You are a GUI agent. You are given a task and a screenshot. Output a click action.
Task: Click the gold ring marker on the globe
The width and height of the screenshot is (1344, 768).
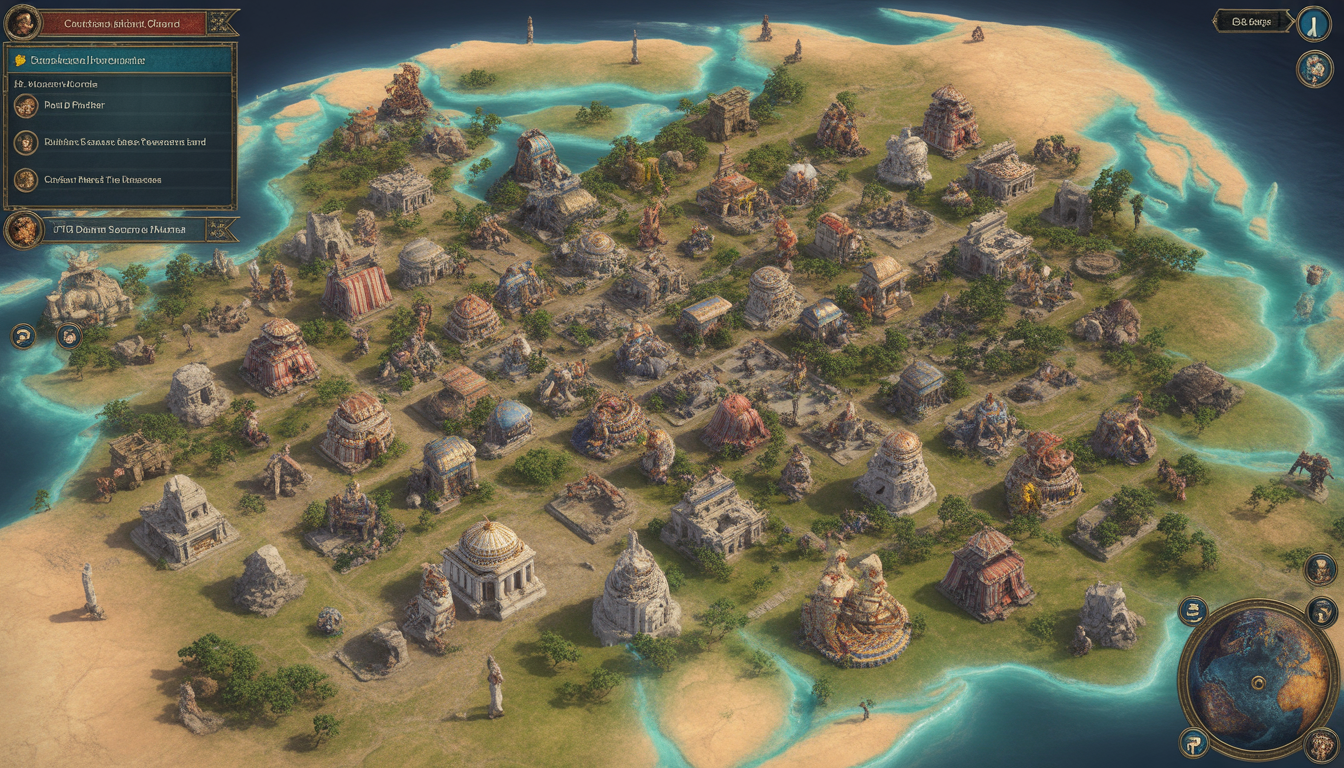pos(1259,683)
